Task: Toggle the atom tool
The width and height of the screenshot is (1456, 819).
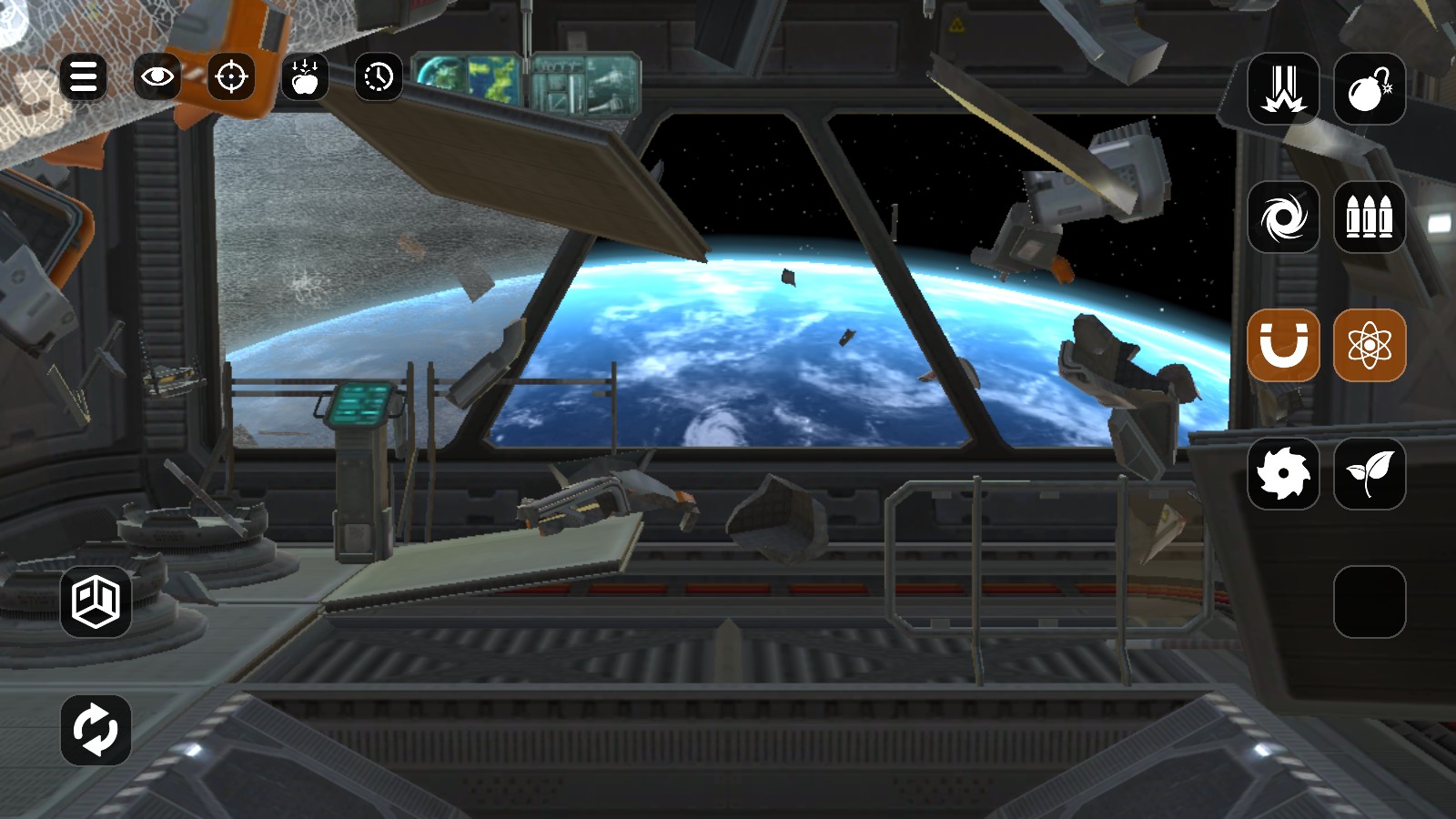Action: [x=1369, y=346]
